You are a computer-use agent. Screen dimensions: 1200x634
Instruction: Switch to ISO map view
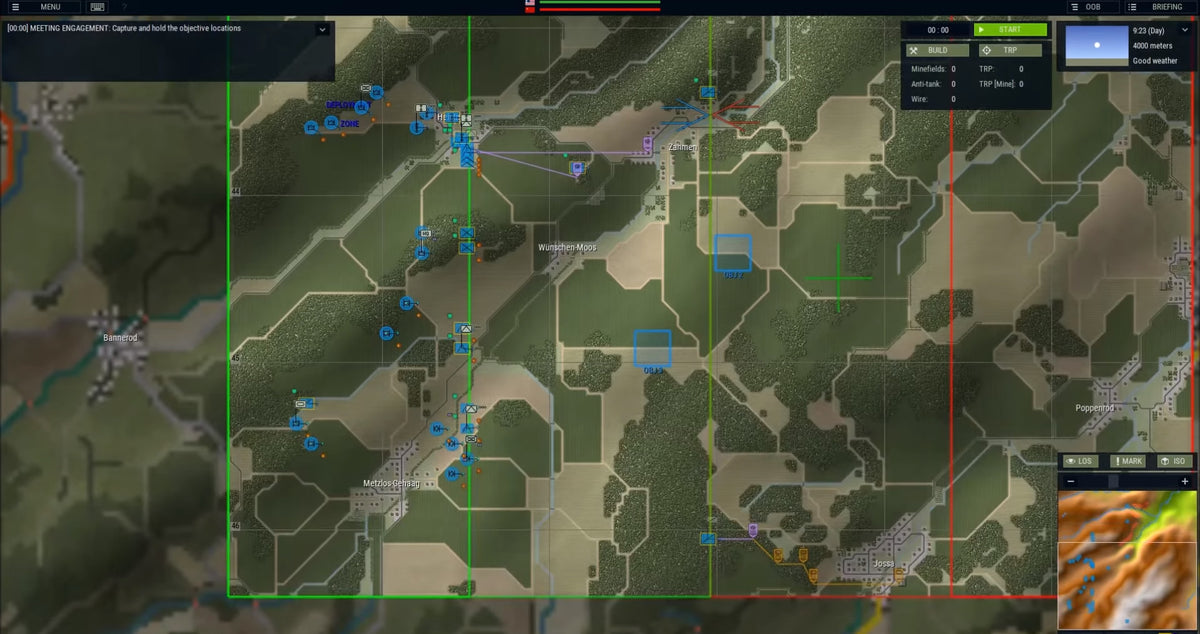point(1174,461)
